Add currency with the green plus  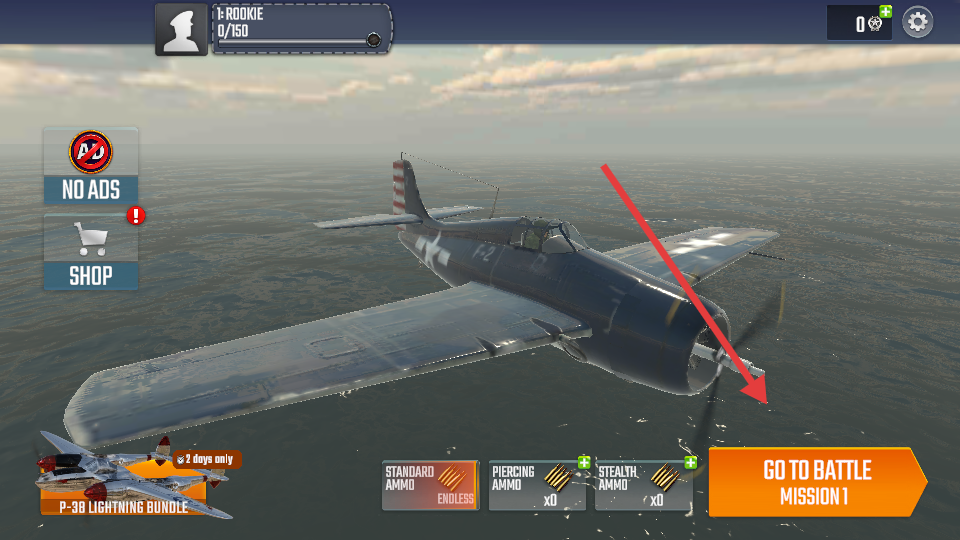(x=885, y=12)
